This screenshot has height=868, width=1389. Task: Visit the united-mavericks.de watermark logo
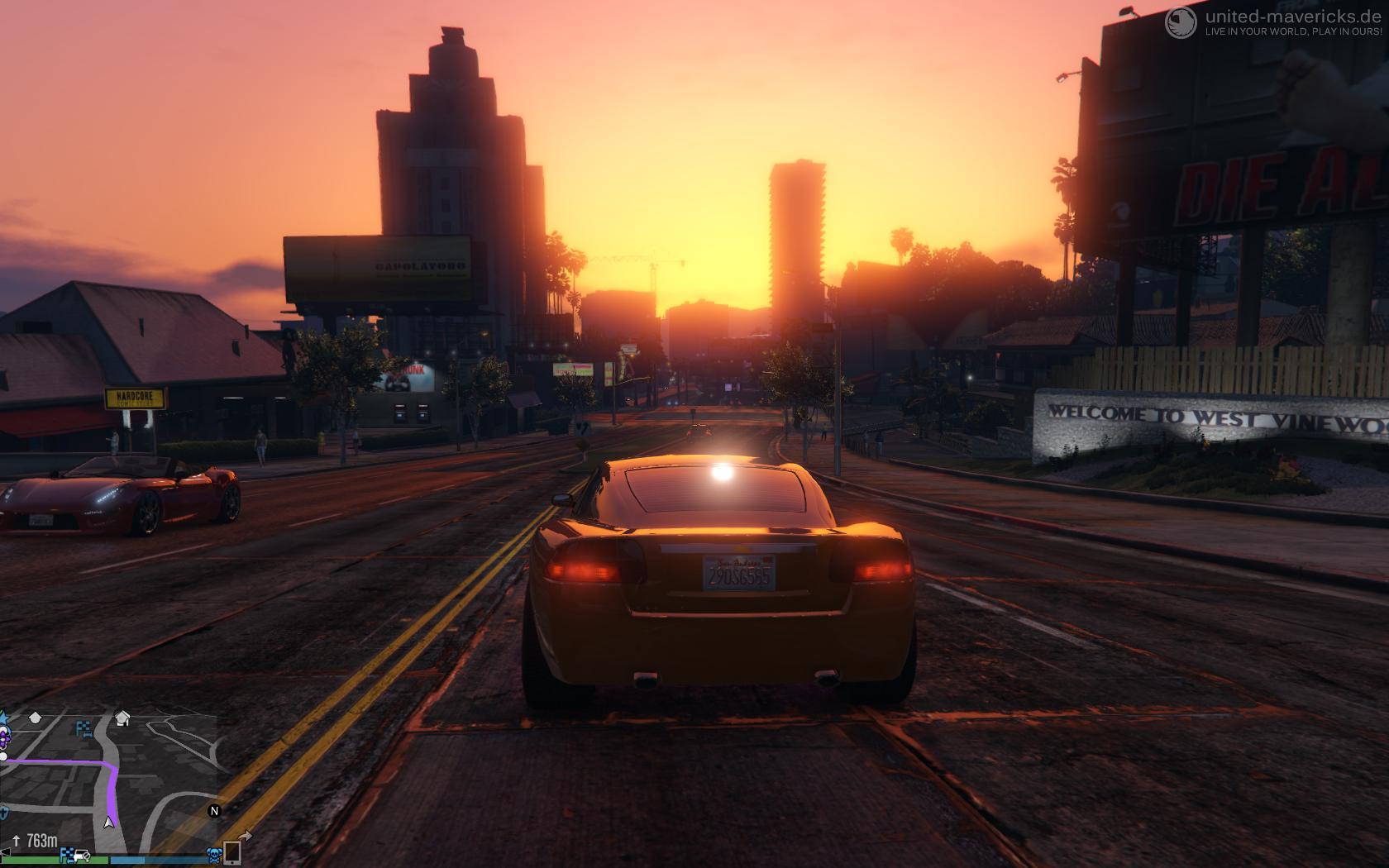point(1181,22)
